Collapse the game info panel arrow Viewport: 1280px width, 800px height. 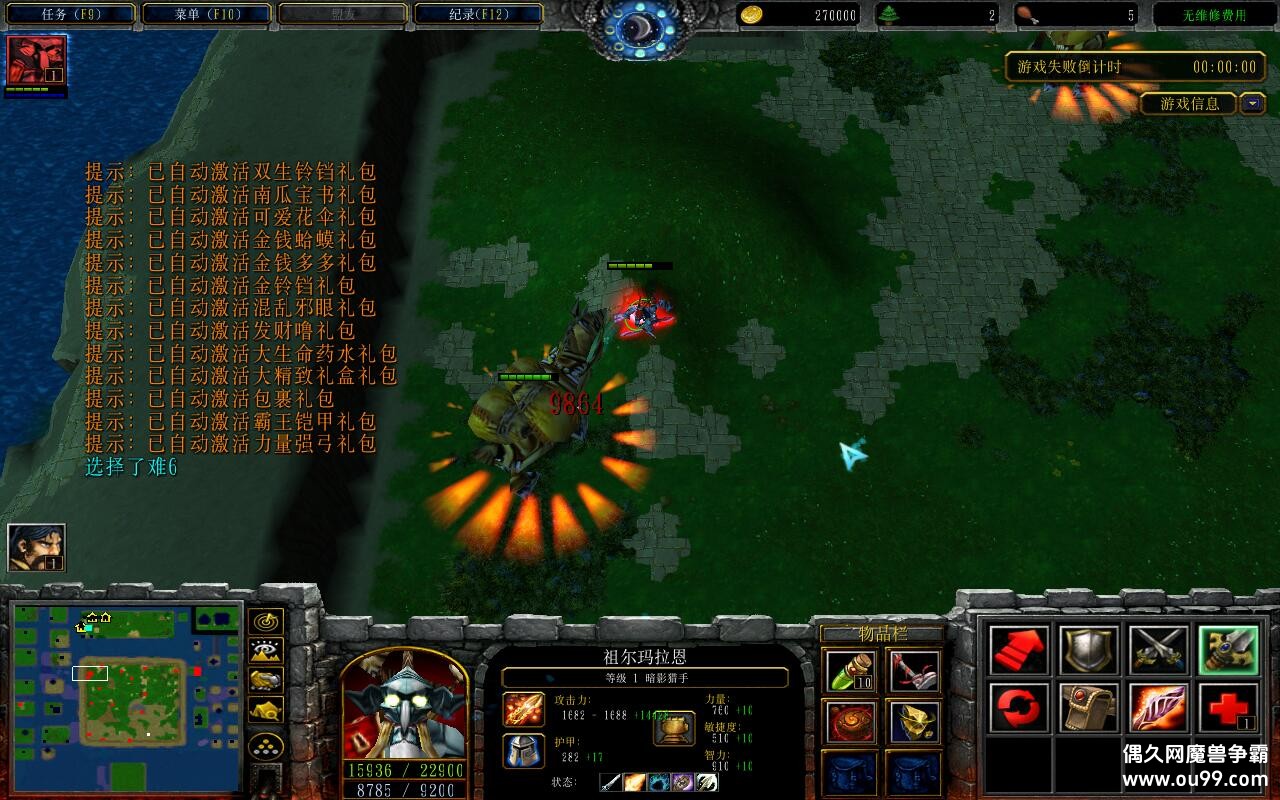coord(1252,103)
